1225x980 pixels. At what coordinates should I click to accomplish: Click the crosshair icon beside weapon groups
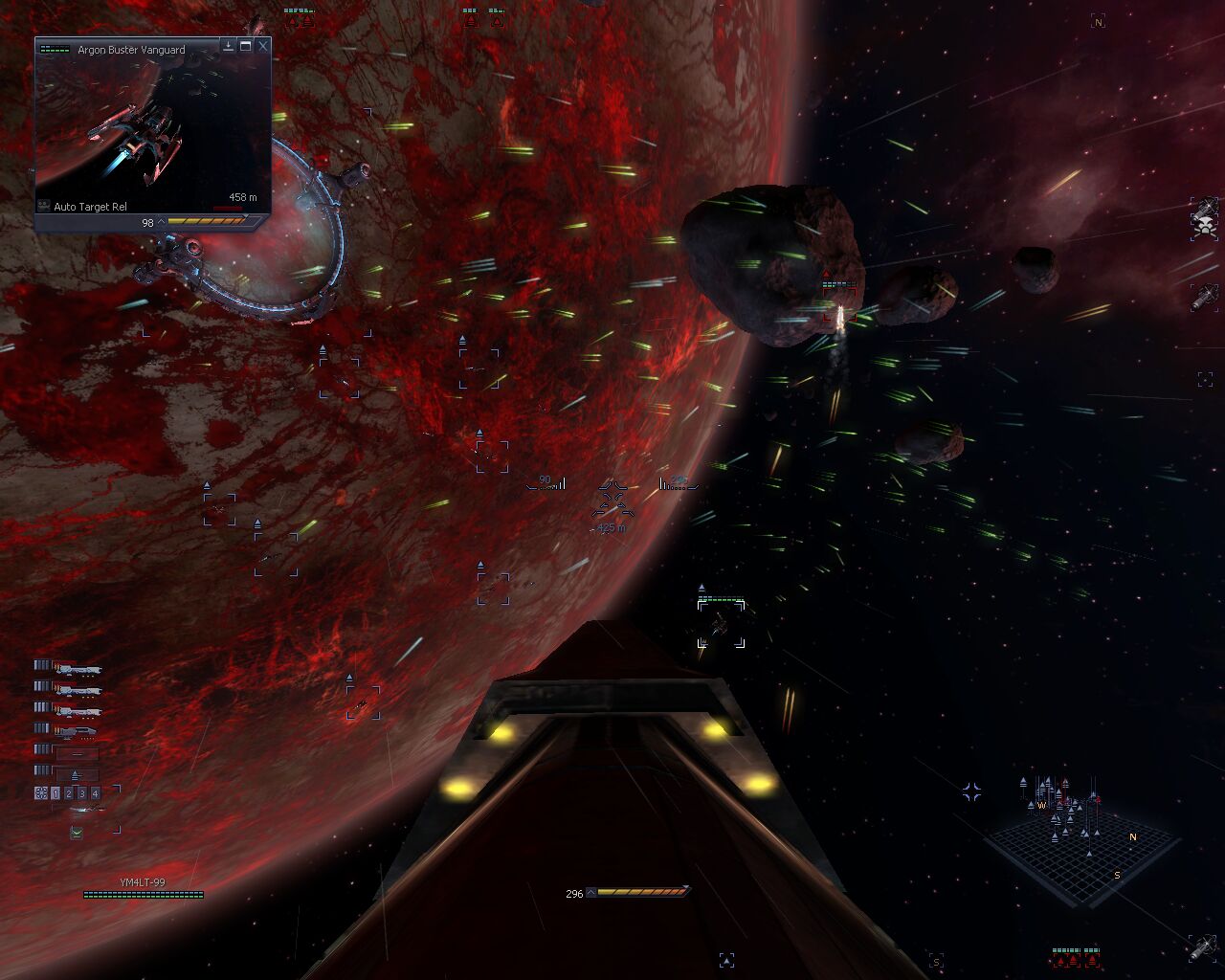pyautogui.click(x=41, y=793)
